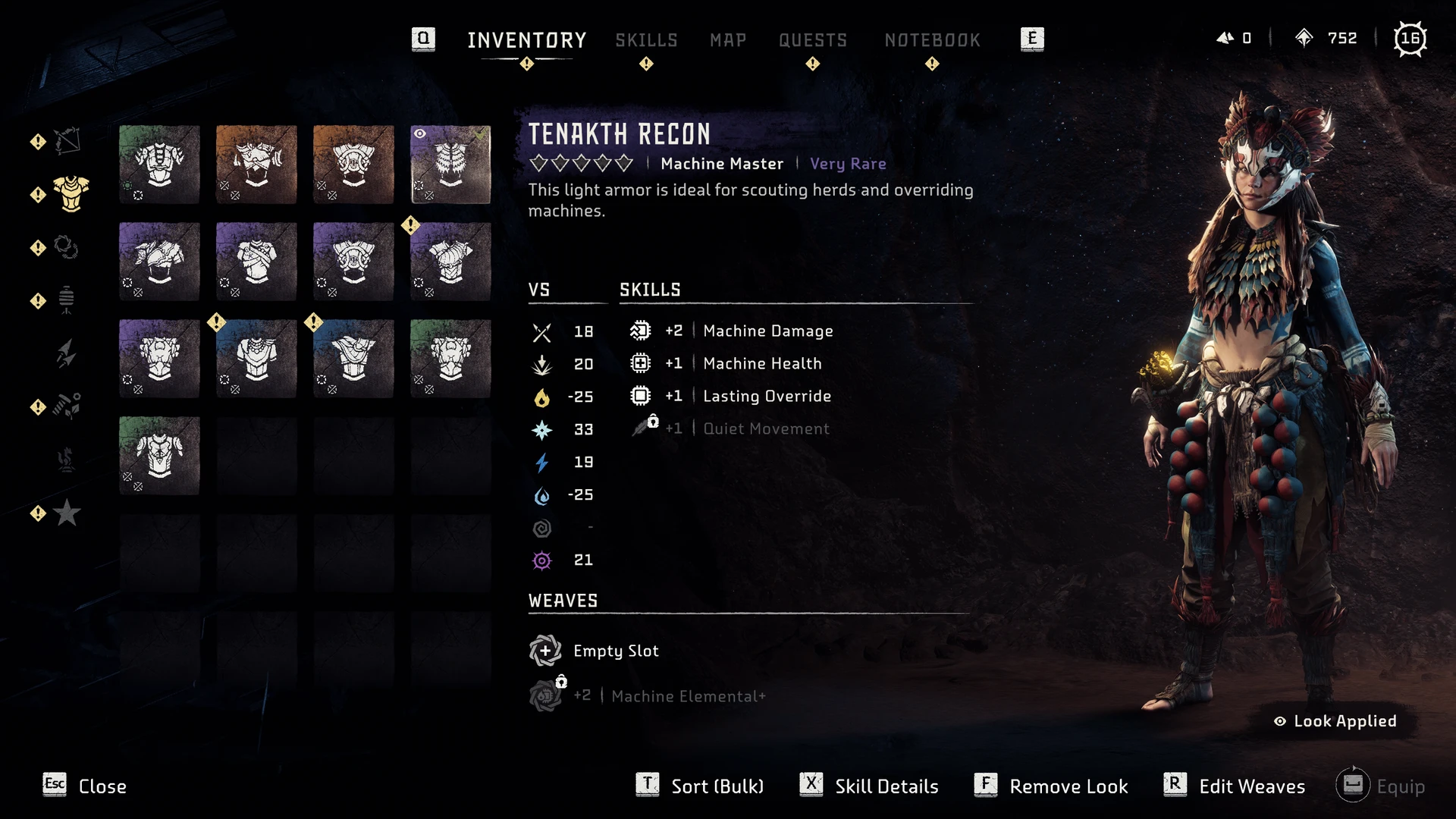
Task: Click the Sort (Bulk) button
Action: (x=701, y=786)
